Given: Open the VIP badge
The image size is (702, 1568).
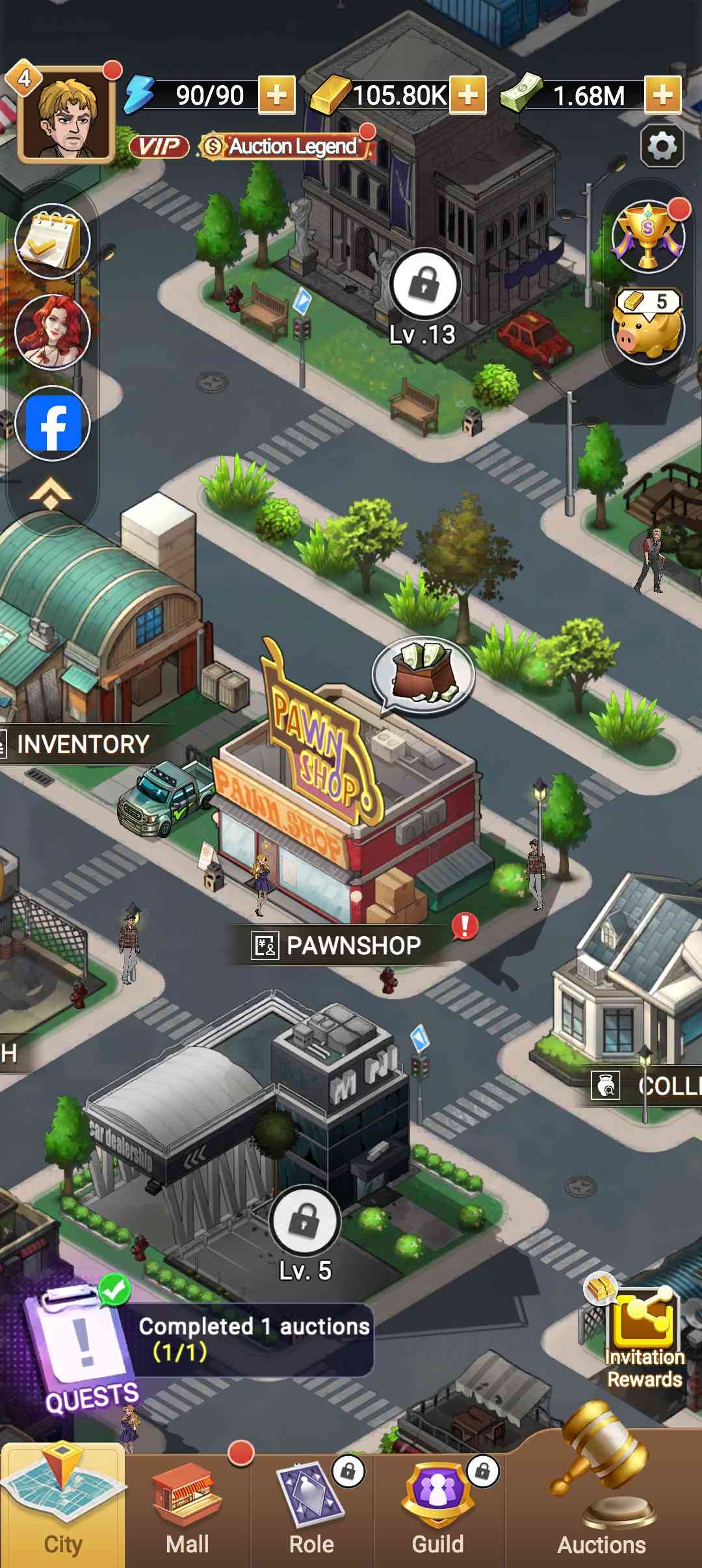Looking at the screenshot, I should [x=159, y=147].
